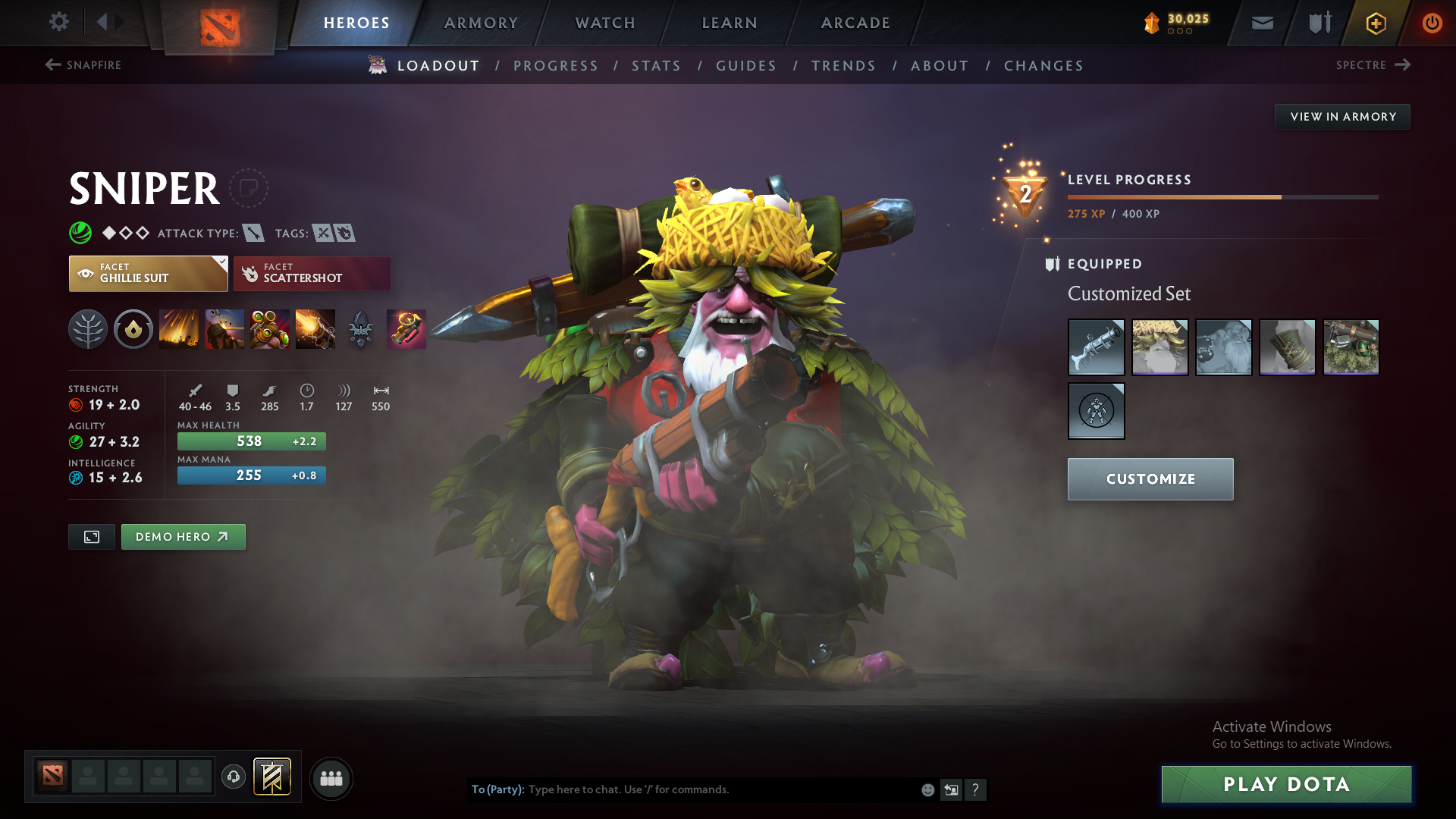The width and height of the screenshot is (1456, 819).
Task: Expand the Ghillie Suit facet dropdown arrow
Action: (x=221, y=262)
